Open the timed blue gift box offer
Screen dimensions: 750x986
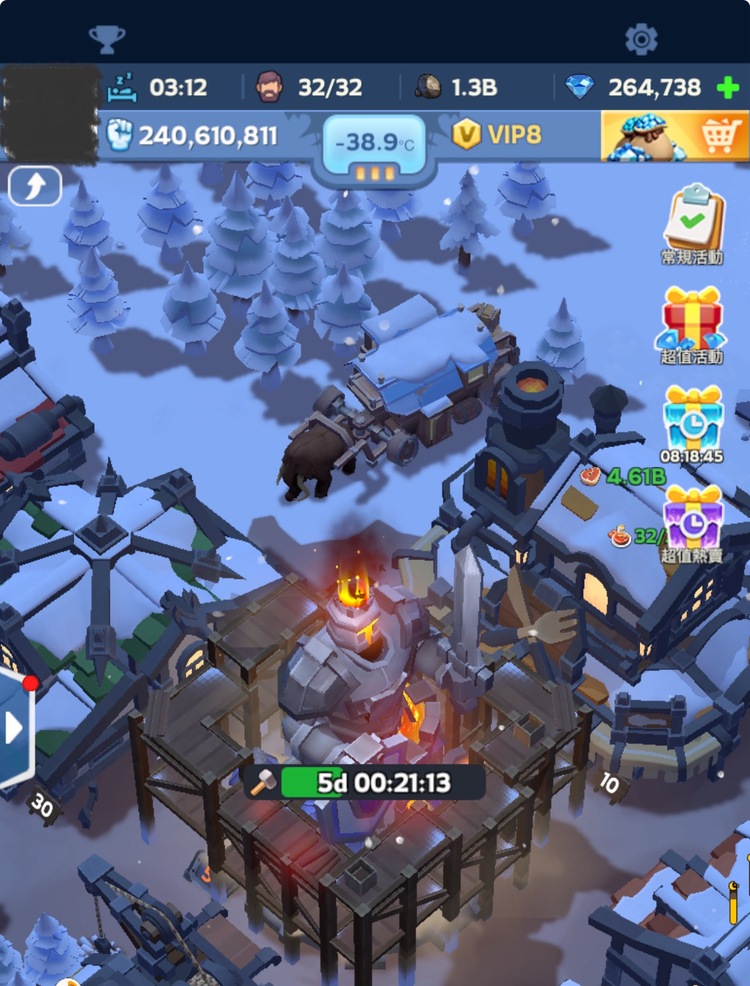693,418
